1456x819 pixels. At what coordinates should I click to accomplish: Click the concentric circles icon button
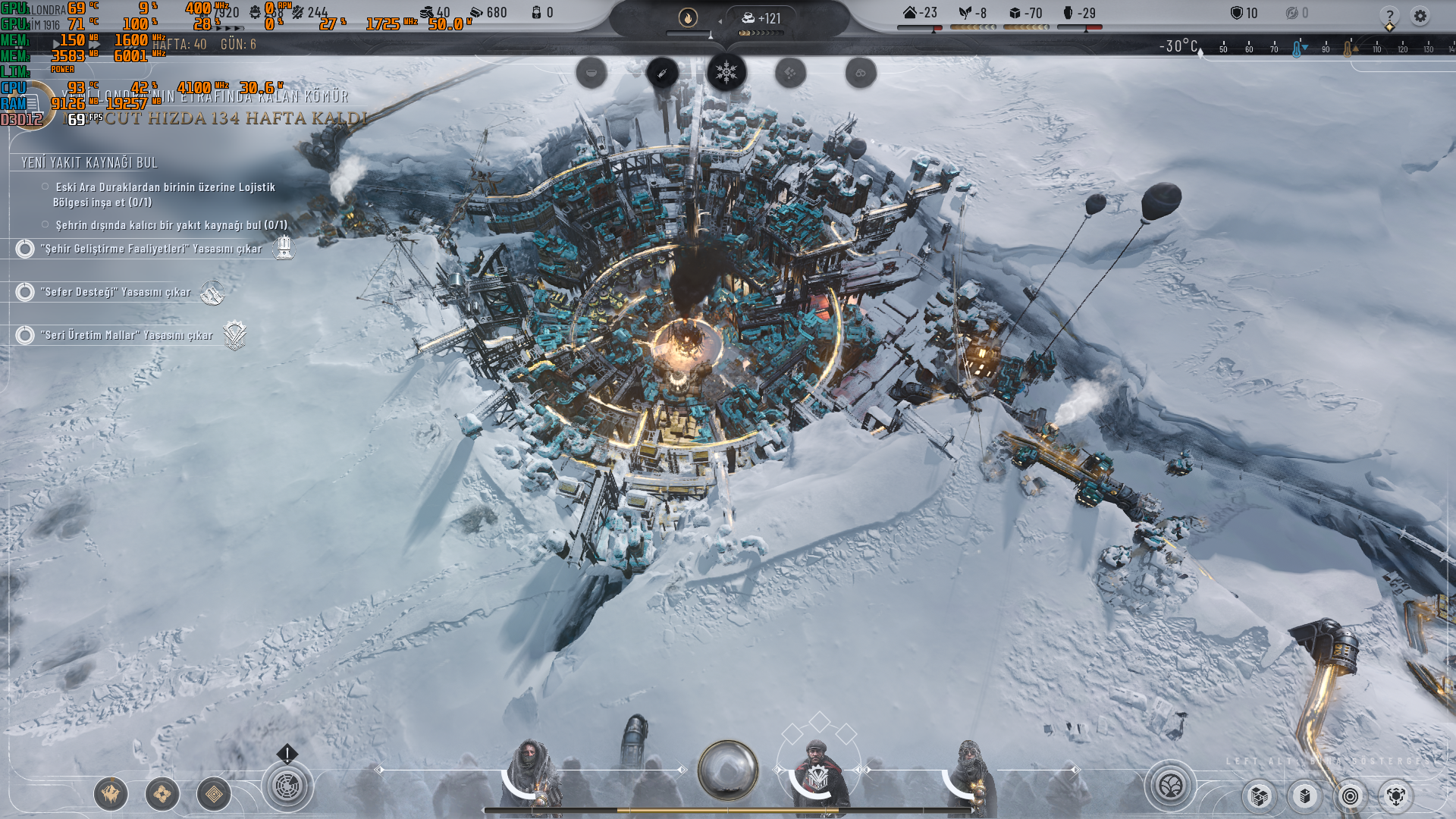(1350, 796)
